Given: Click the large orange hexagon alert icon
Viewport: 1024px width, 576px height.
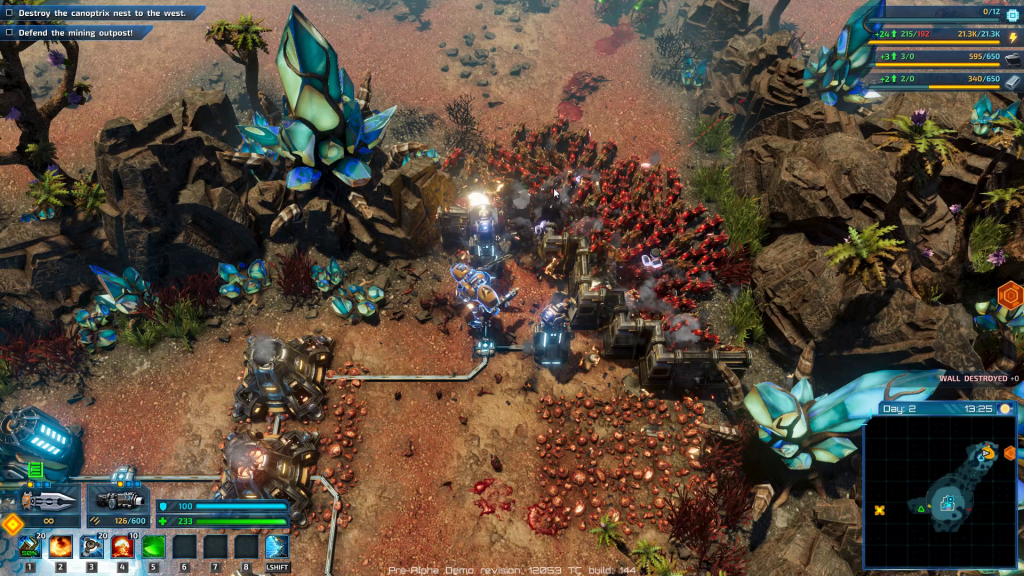Looking at the screenshot, I should (x=1011, y=296).
